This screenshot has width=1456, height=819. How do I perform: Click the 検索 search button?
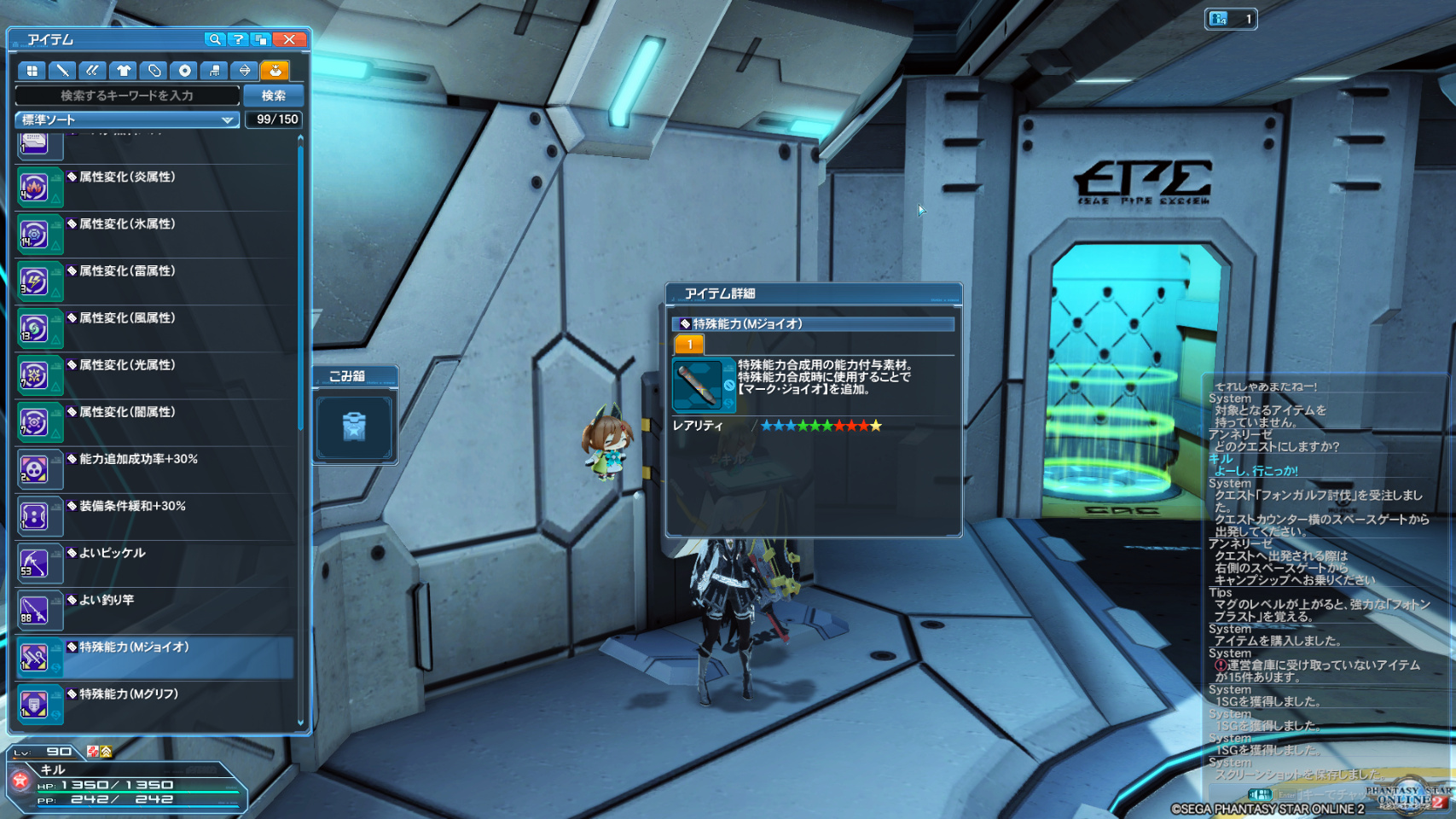273,96
